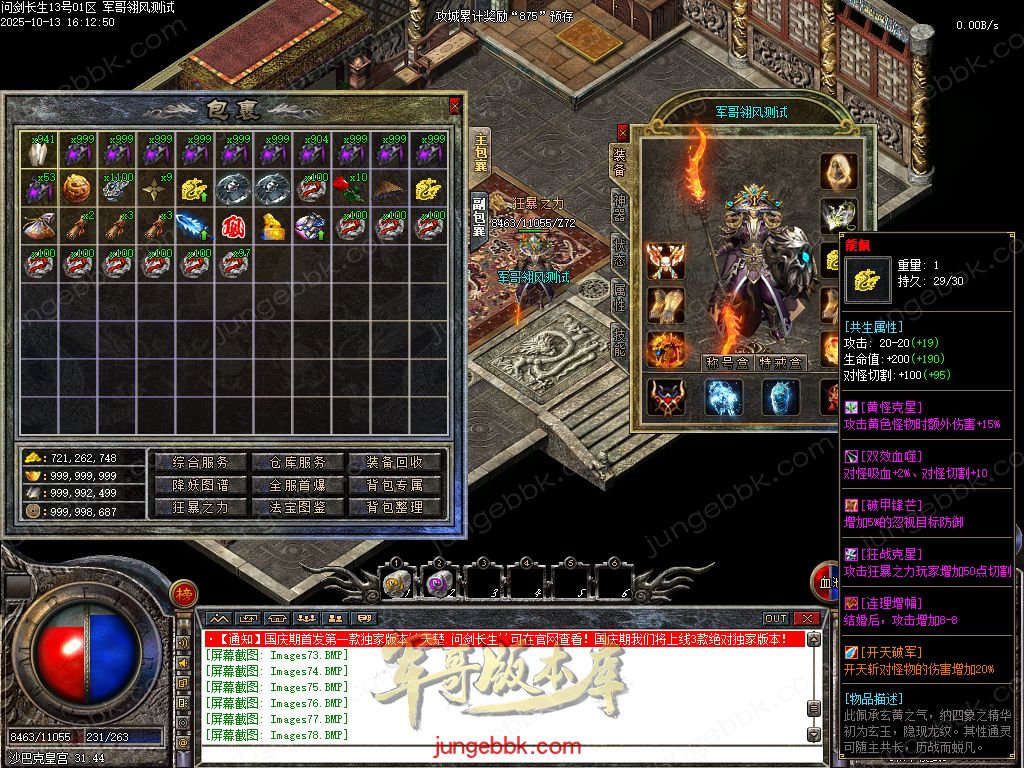Open the 榜 ranking button

tap(183, 595)
